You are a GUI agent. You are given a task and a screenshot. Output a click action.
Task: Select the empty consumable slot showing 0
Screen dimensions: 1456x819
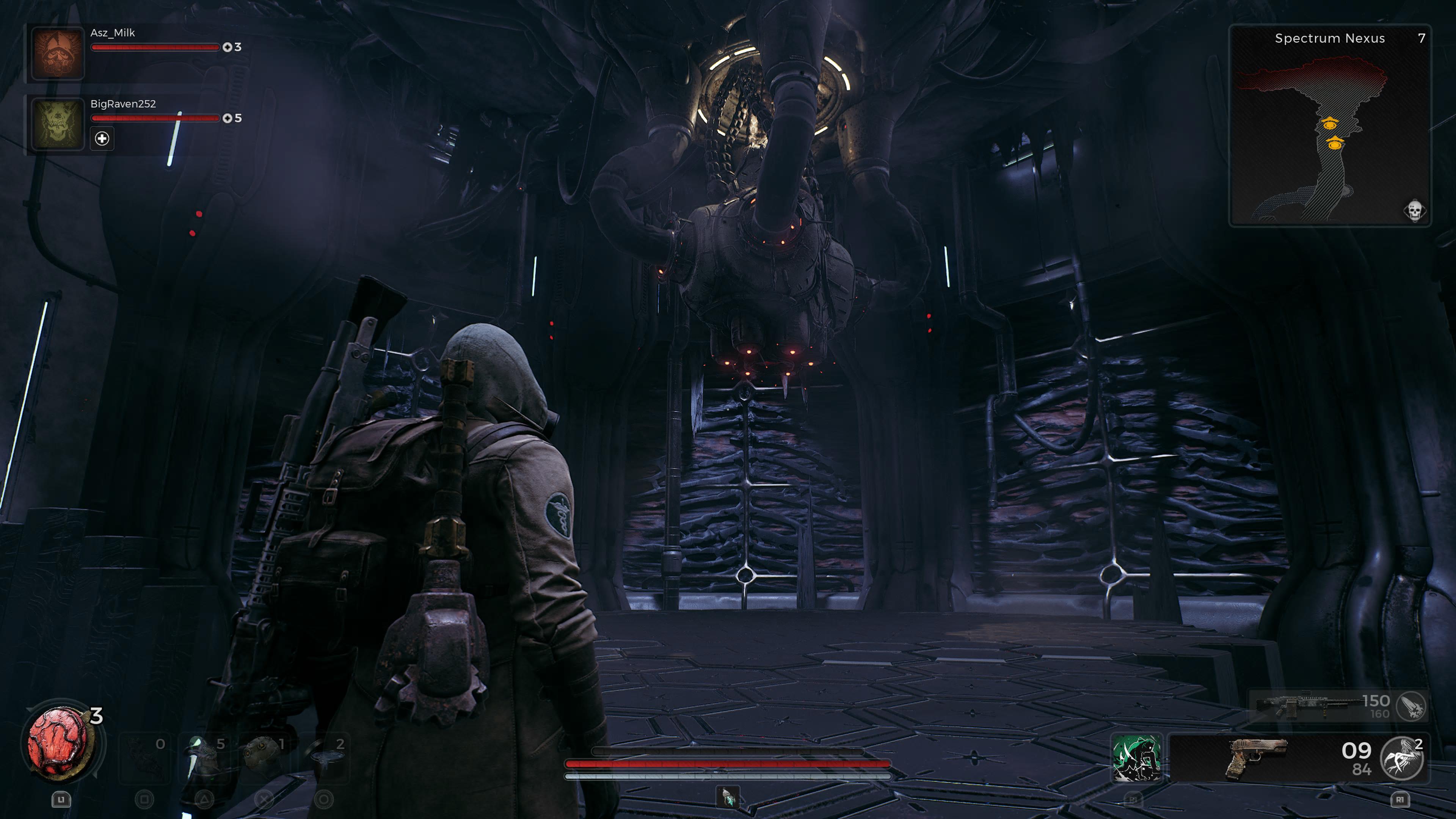click(145, 758)
